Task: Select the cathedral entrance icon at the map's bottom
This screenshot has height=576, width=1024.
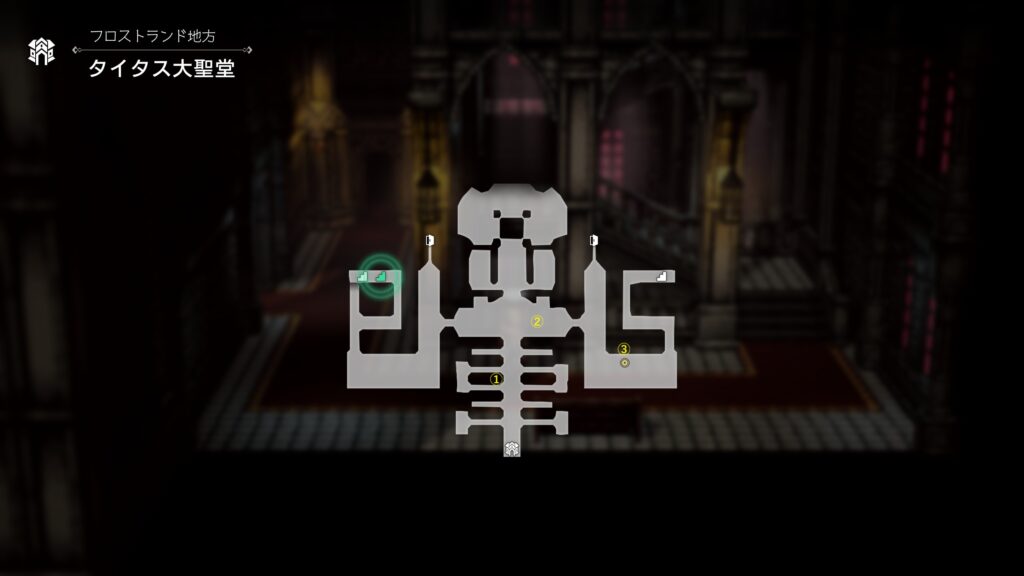Action: click(x=511, y=448)
